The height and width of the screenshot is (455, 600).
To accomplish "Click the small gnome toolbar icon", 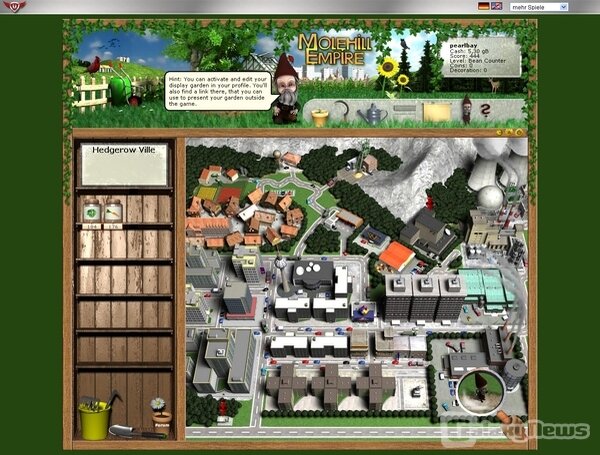I will pos(464,109).
